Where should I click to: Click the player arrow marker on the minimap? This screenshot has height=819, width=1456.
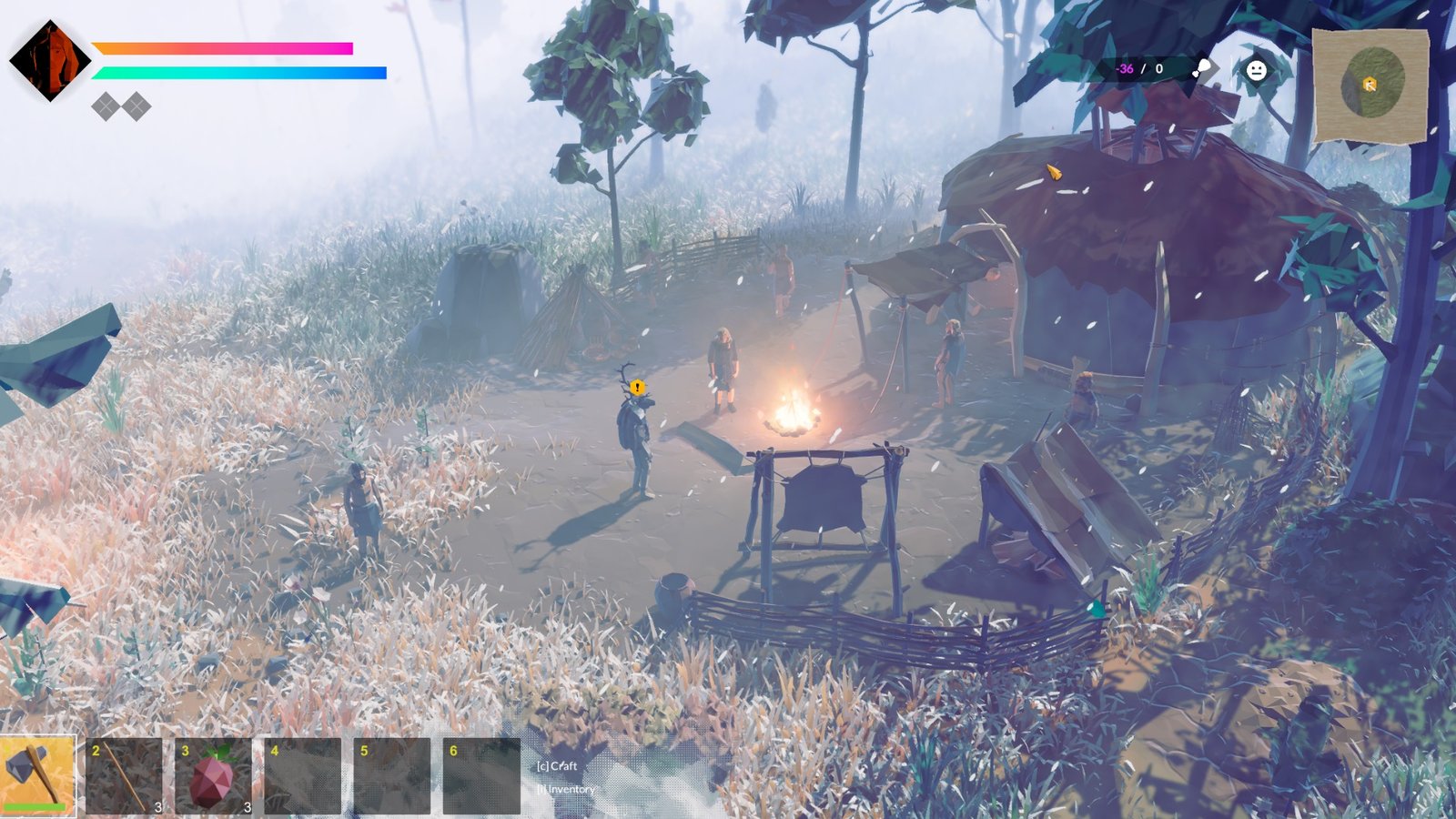pos(1369,86)
